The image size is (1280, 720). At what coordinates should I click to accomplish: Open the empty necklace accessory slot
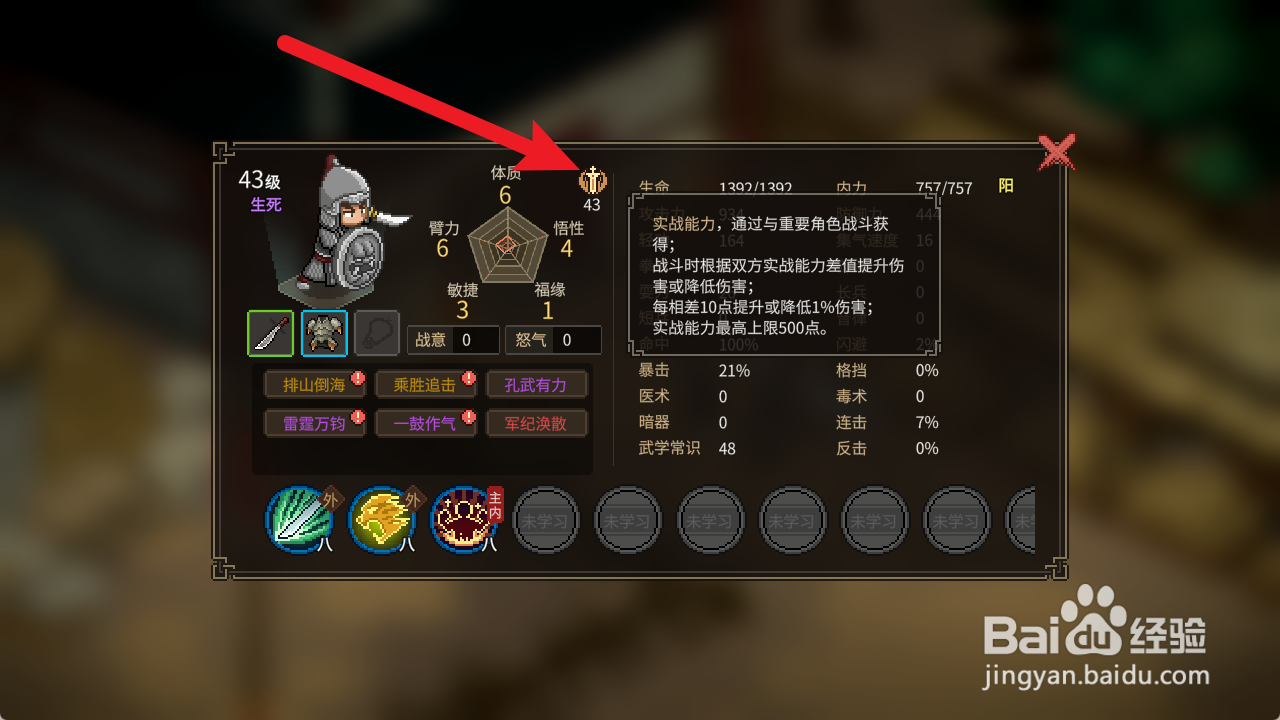click(x=377, y=332)
